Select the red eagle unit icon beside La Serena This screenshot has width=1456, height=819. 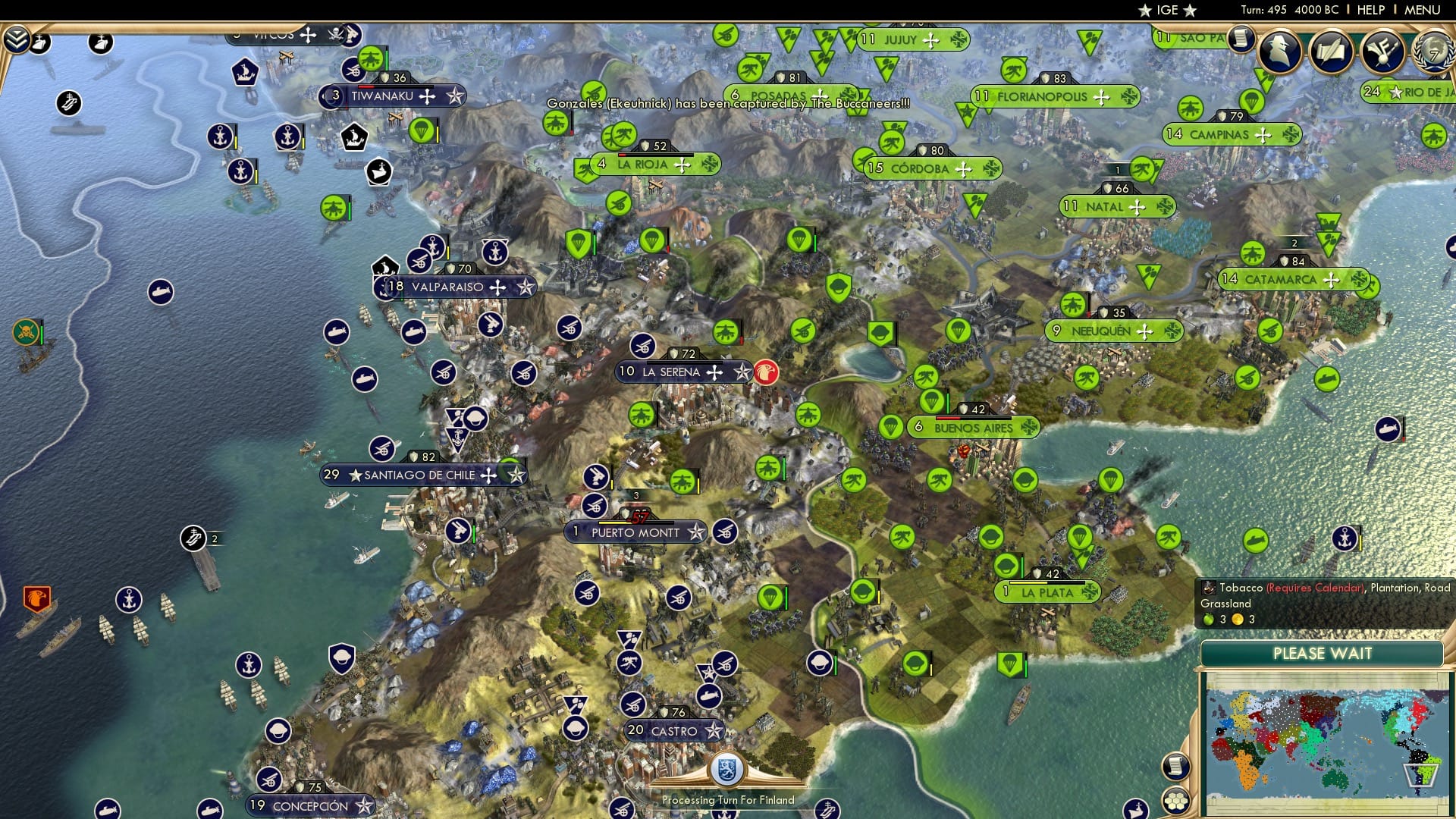(767, 373)
